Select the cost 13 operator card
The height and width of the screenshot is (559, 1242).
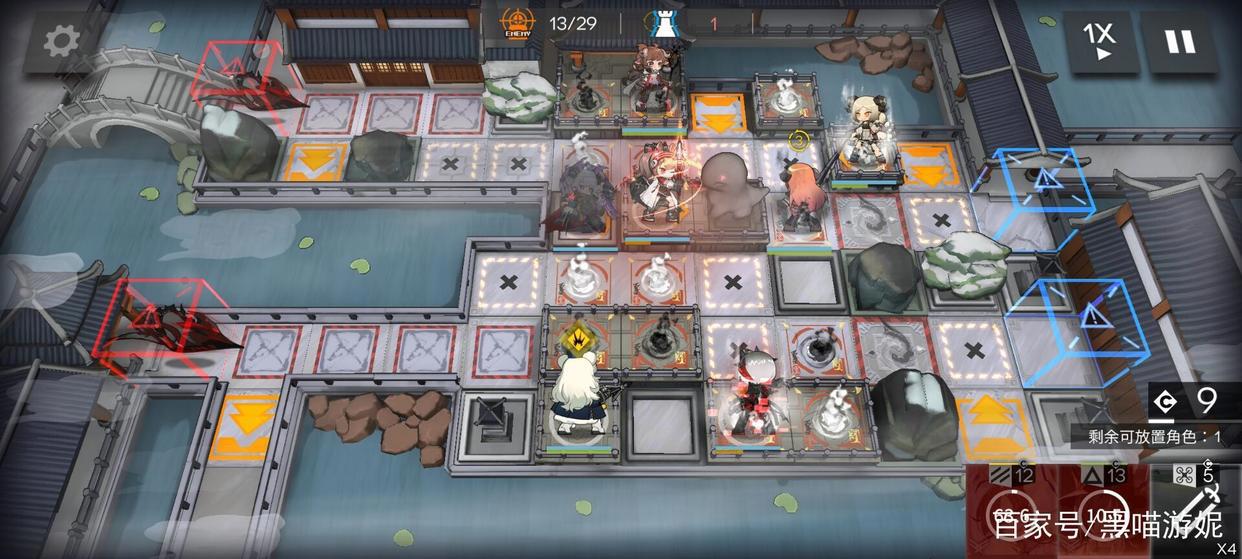point(1103,511)
